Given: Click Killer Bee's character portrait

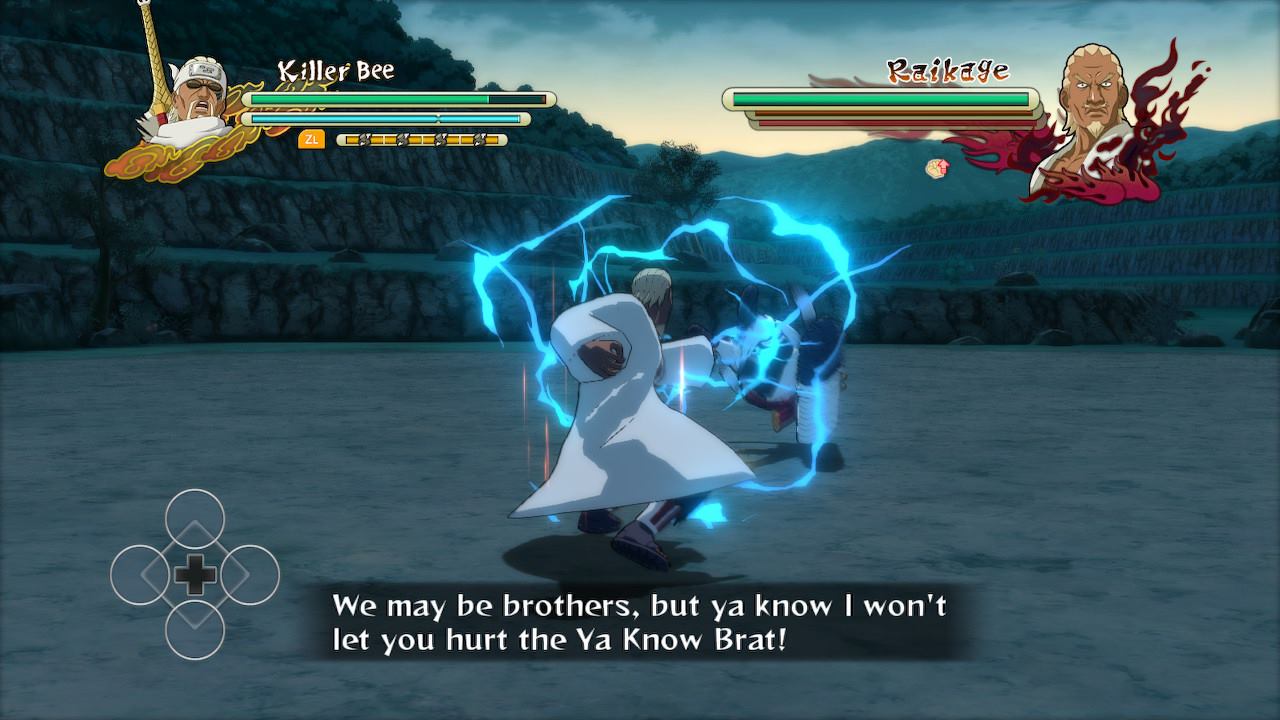Looking at the screenshot, I should click(x=187, y=104).
